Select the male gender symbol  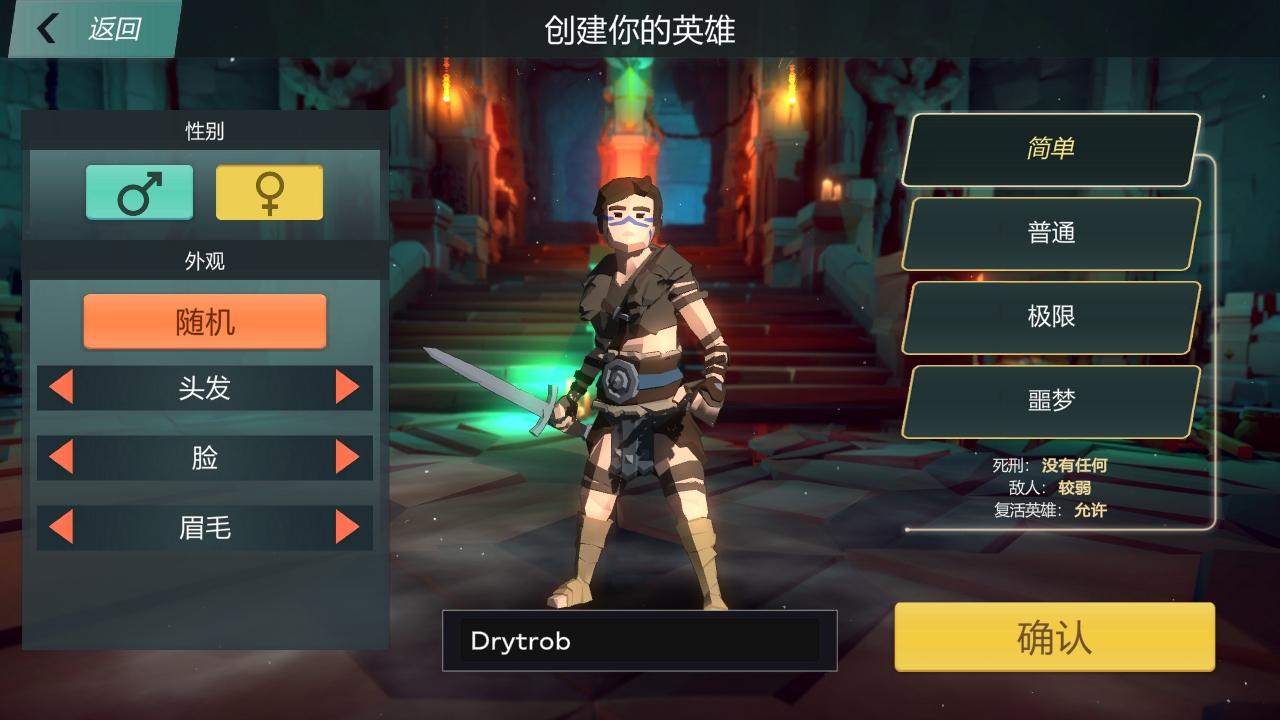tap(140, 192)
